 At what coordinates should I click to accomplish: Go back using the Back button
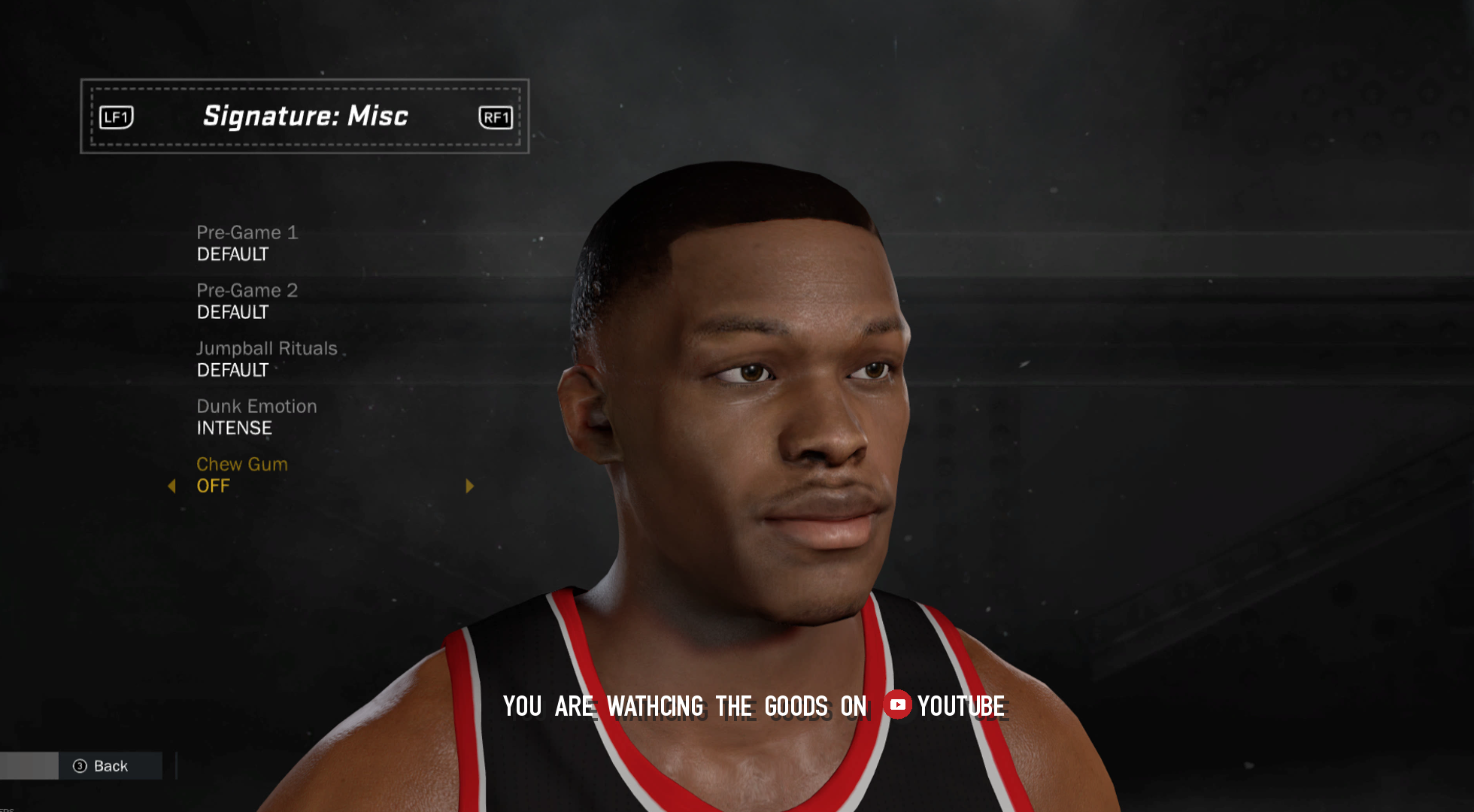tap(102, 766)
